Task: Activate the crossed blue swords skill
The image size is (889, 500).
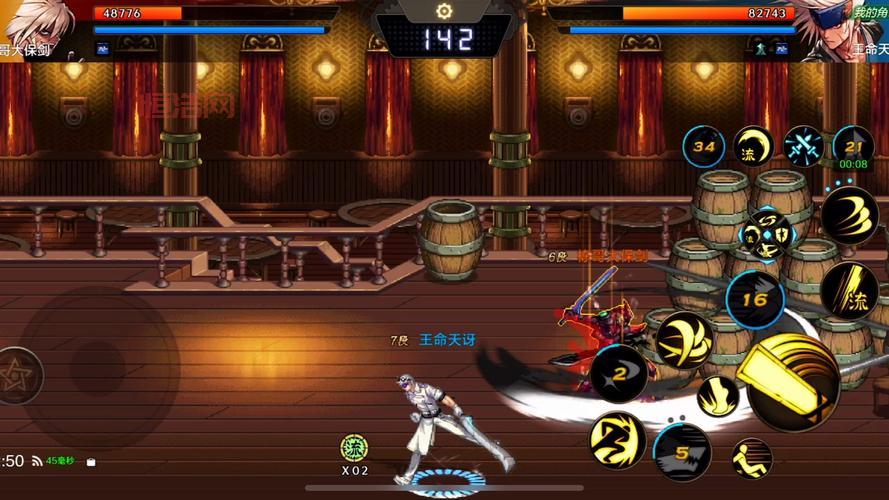Action: click(x=803, y=146)
